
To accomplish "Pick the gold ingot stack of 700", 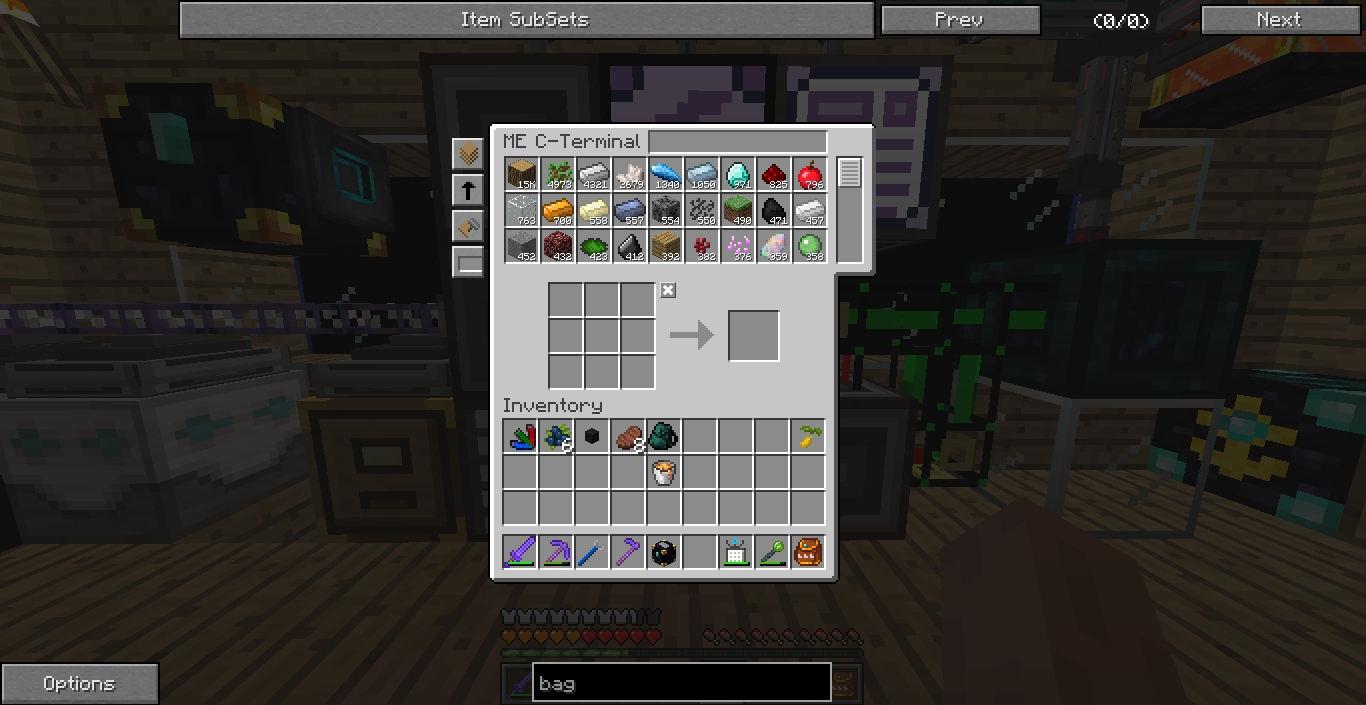I will click(x=557, y=211).
